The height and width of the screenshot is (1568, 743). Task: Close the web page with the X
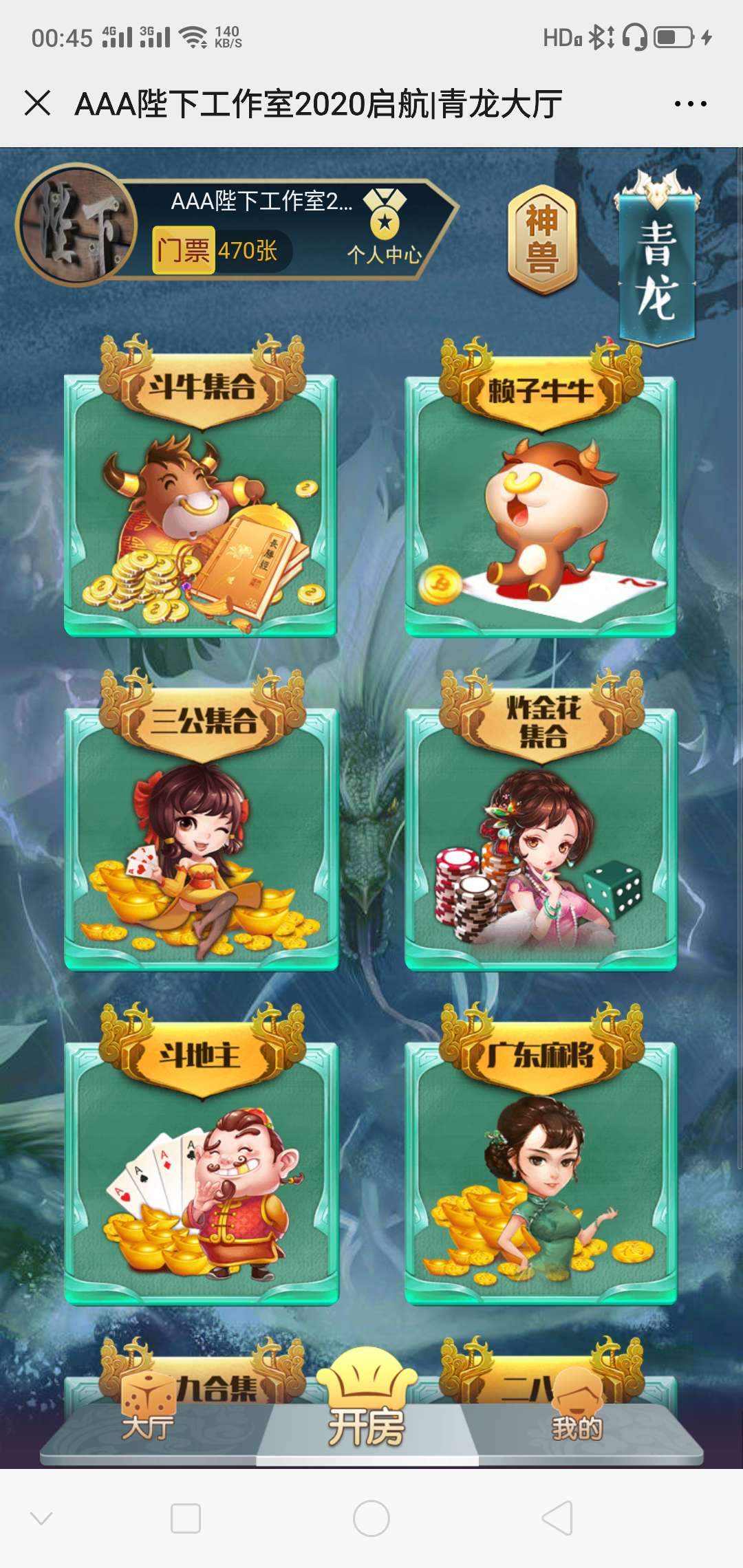point(38,104)
